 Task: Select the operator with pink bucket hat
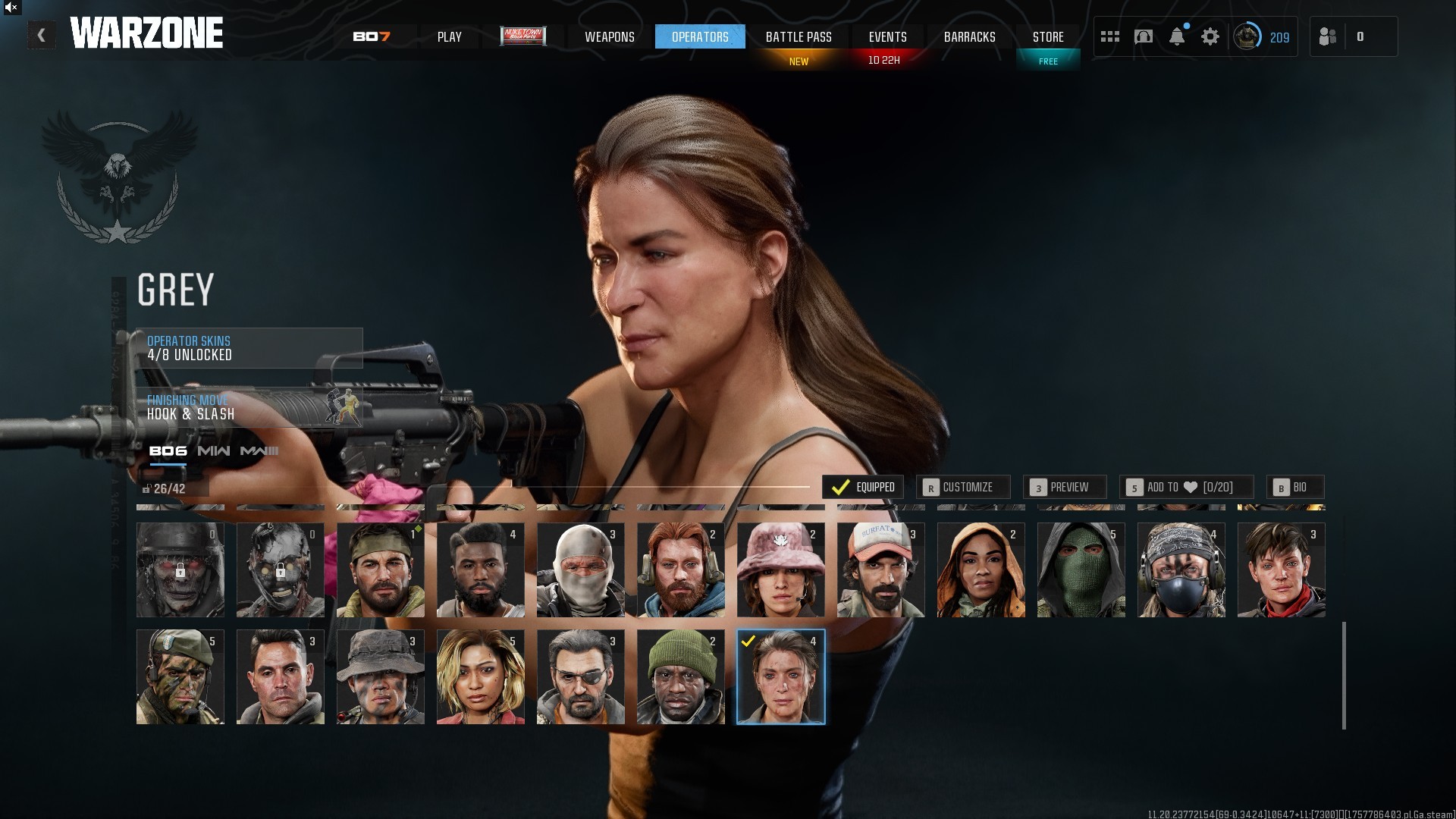click(x=780, y=570)
